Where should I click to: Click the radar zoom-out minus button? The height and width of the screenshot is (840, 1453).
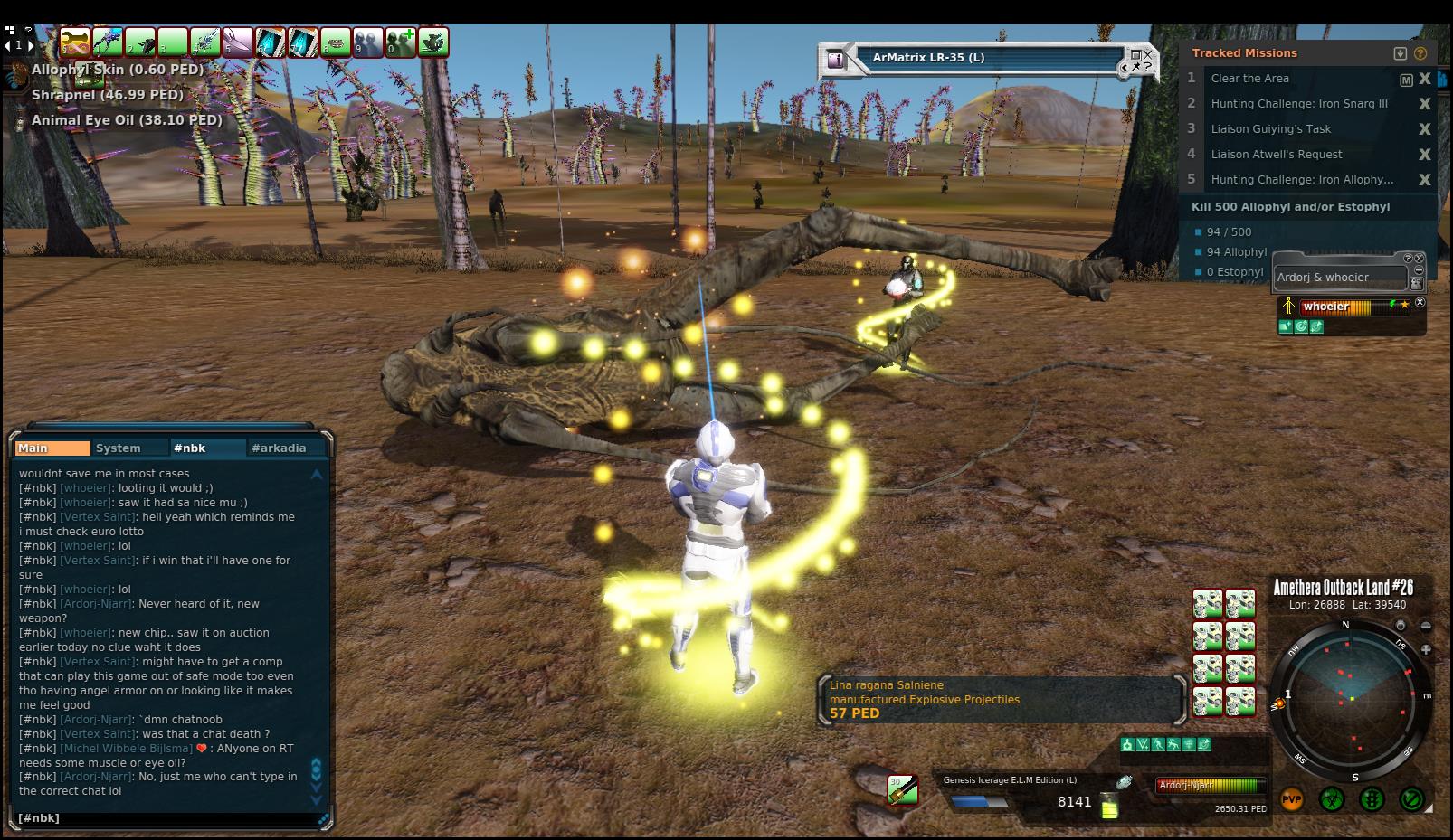1426,626
